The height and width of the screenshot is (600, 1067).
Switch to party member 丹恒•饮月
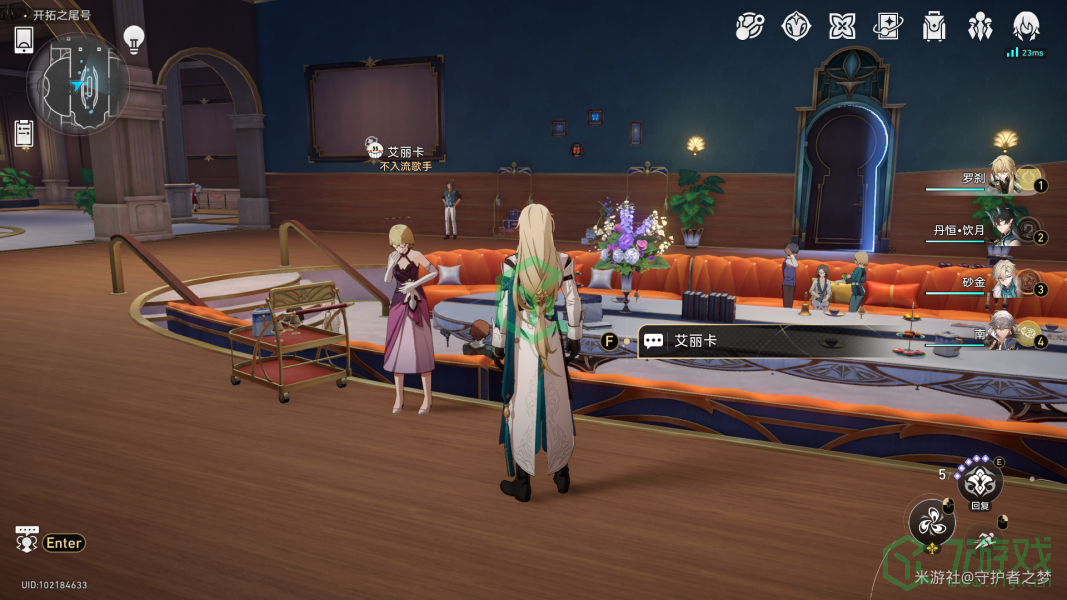[1008, 231]
